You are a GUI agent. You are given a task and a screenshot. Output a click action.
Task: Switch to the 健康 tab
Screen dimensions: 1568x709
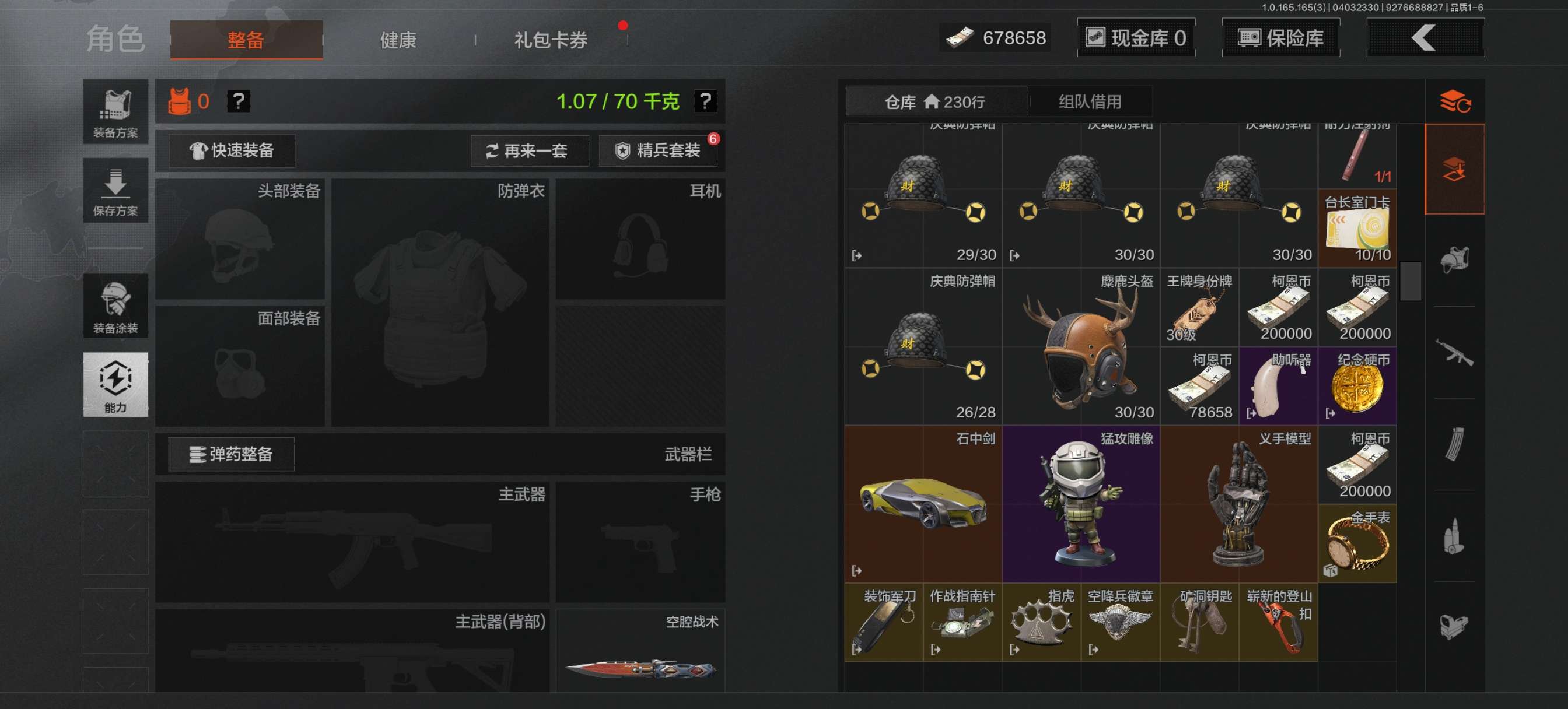pyautogui.click(x=398, y=40)
